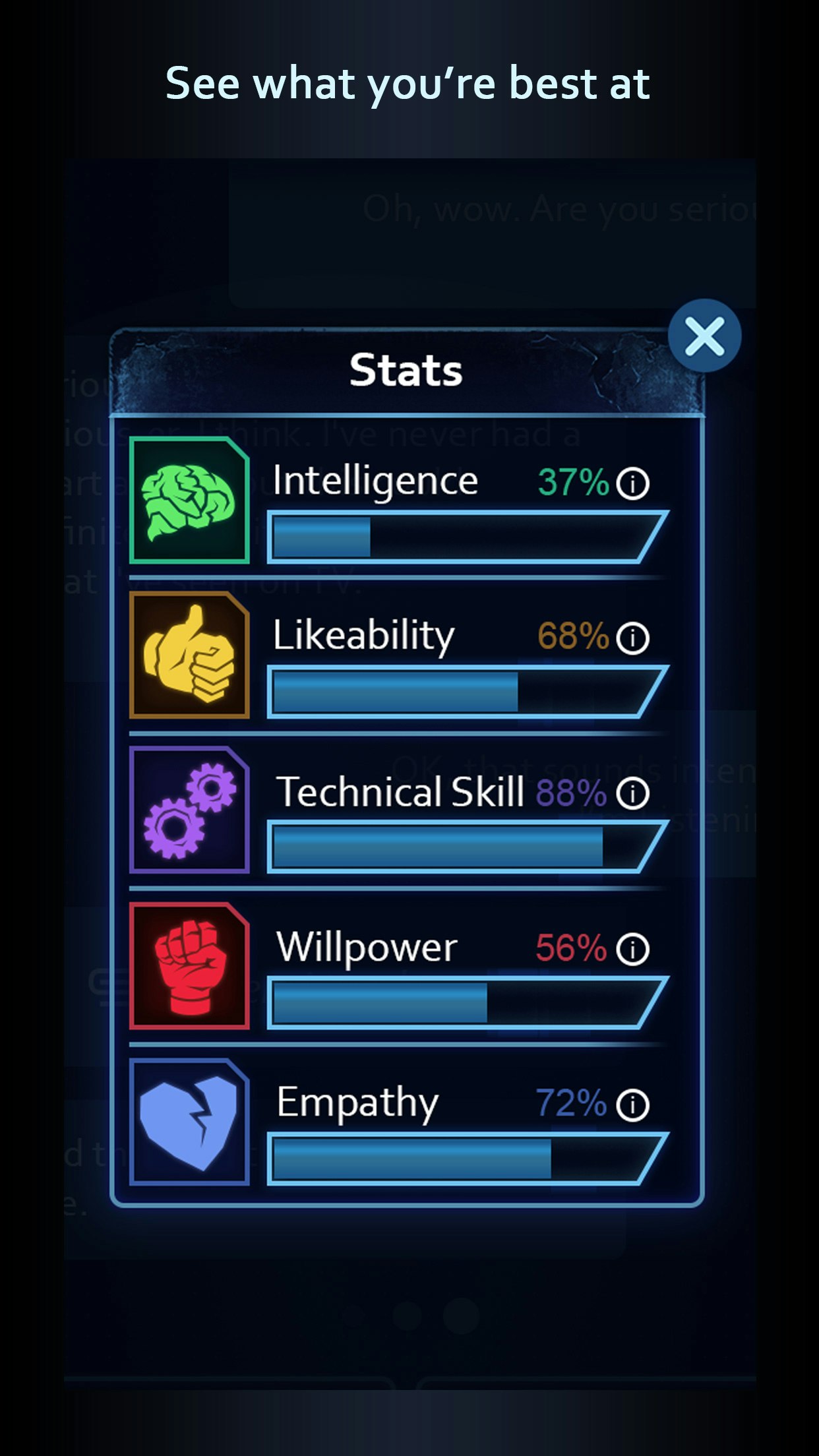Close the Stats panel
819x1456 pixels.
(704, 336)
